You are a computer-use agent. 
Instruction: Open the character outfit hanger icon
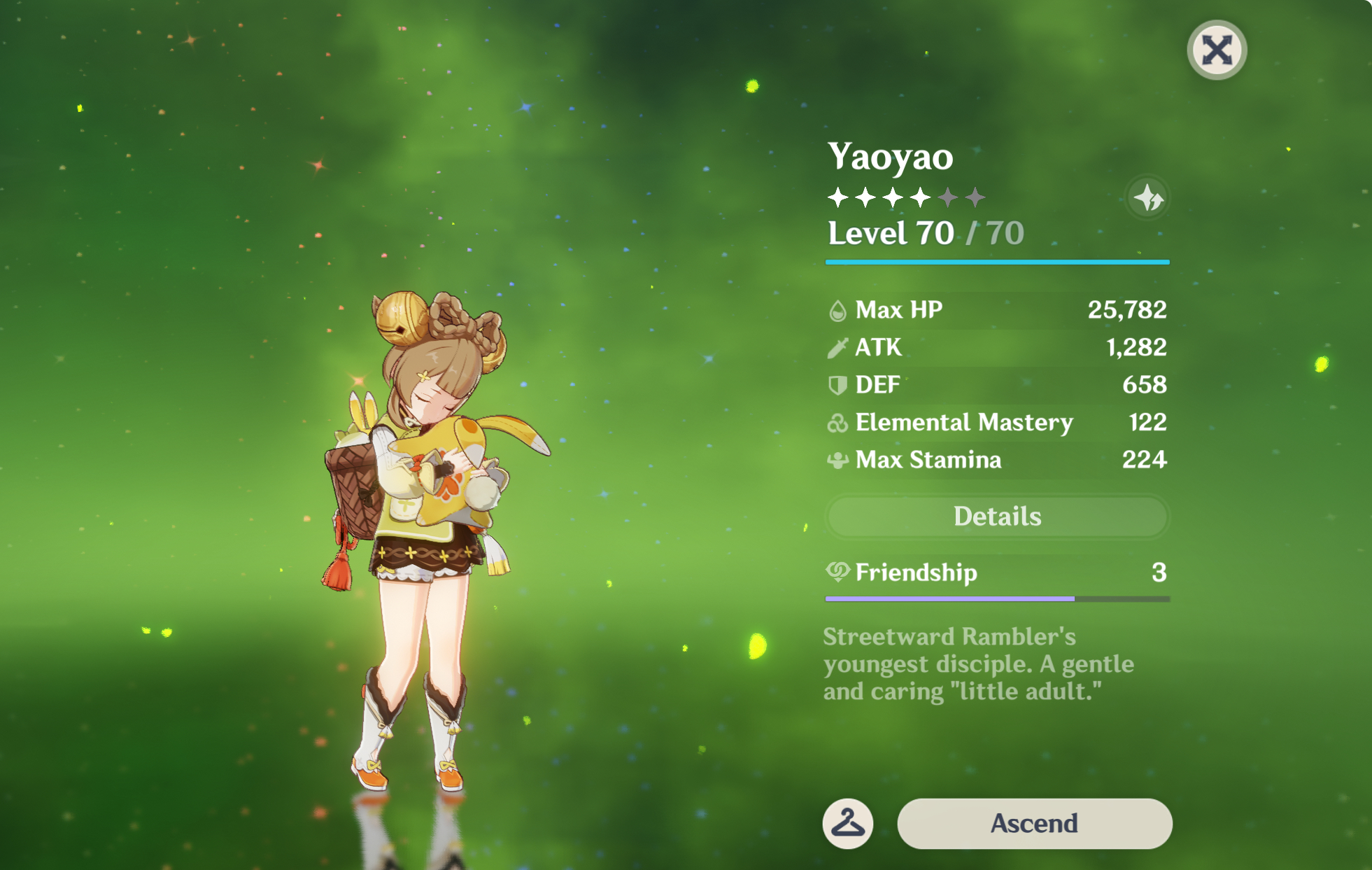847,823
